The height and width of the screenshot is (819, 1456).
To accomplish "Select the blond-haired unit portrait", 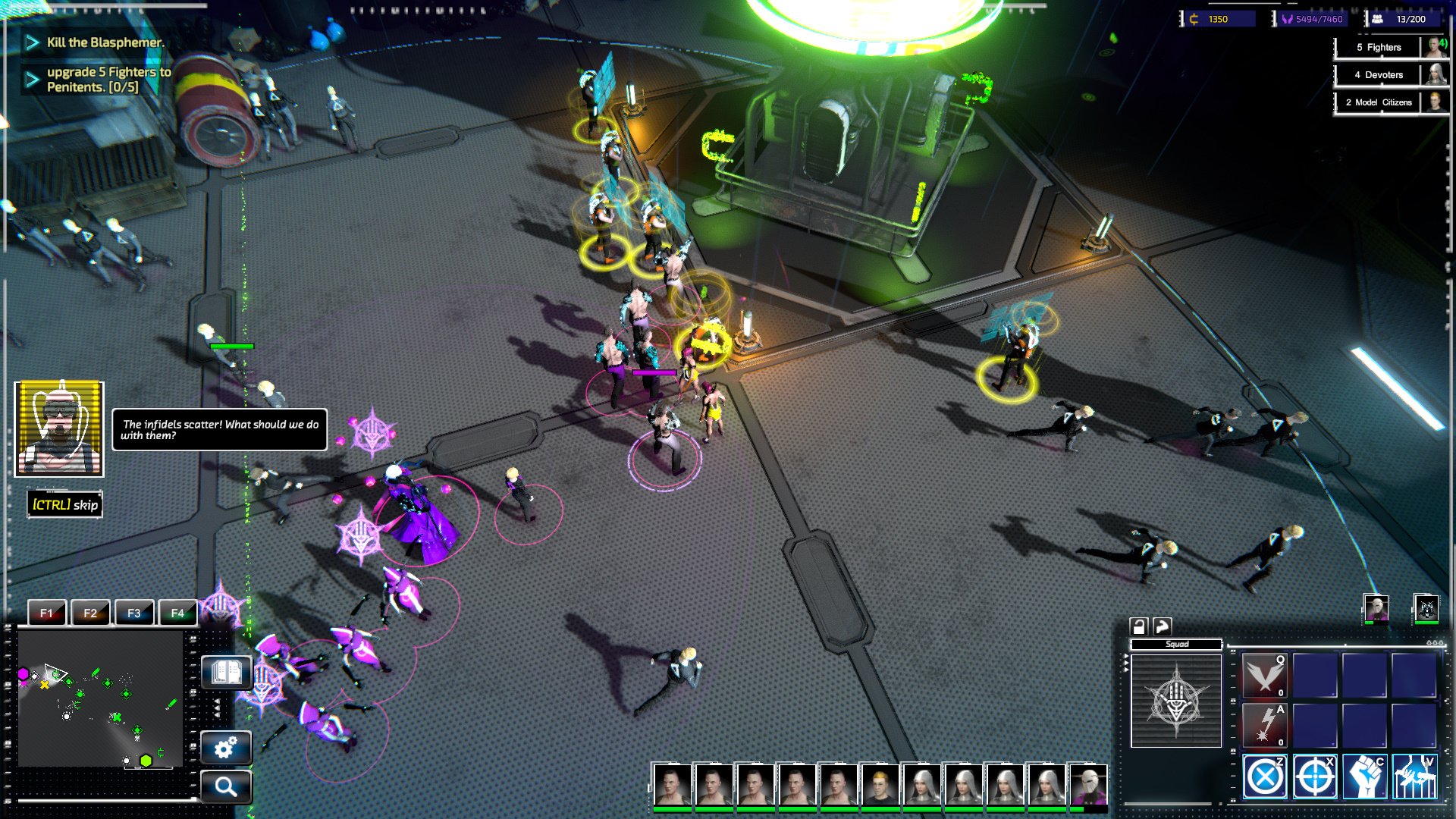I will [x=879, y=785].
